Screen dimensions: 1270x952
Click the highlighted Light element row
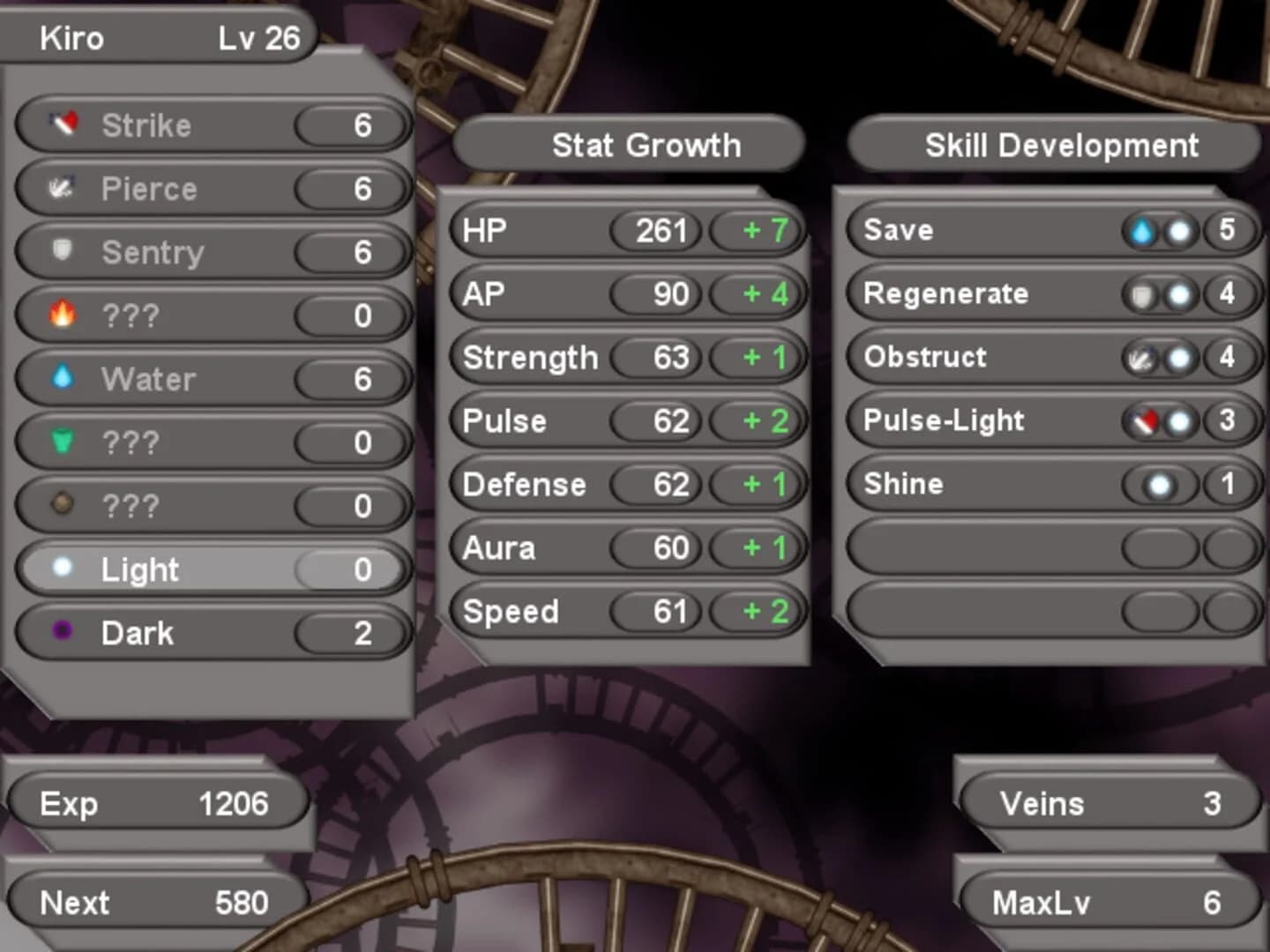point(212,569)
